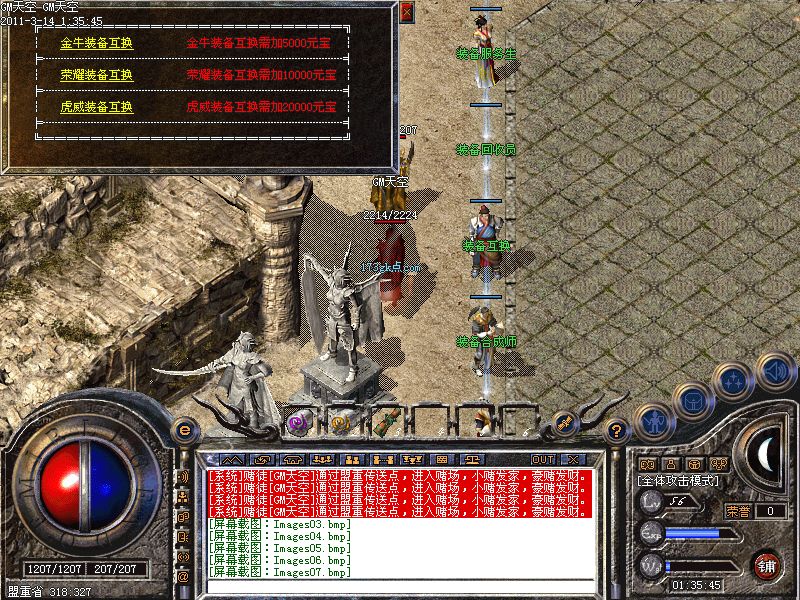Choose the 金牛装备互换 dialog option
Viewport: 800px width, 600px height.
click(x=96, y=44)
